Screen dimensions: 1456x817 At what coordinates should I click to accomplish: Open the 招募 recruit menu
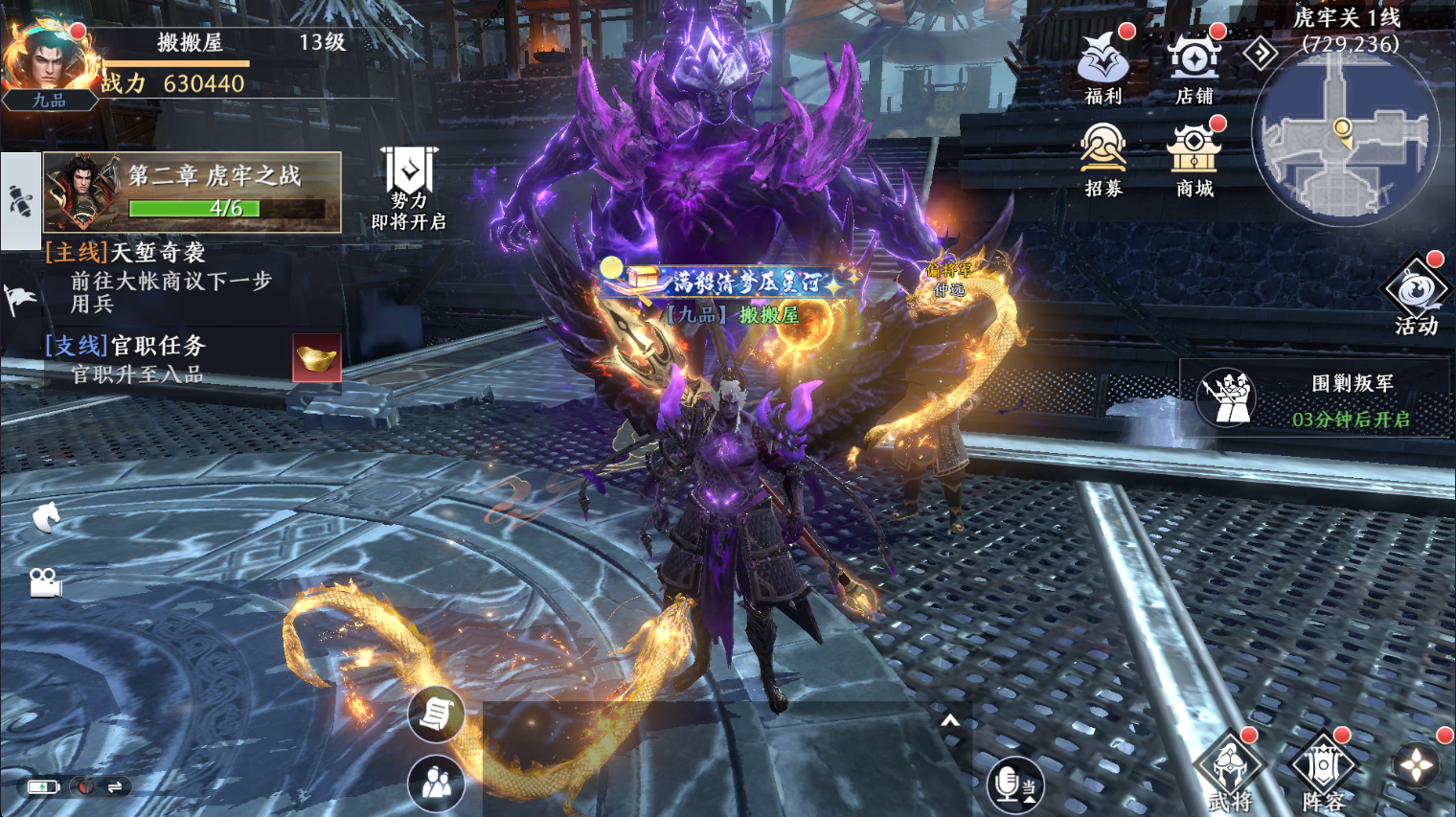1103,158
